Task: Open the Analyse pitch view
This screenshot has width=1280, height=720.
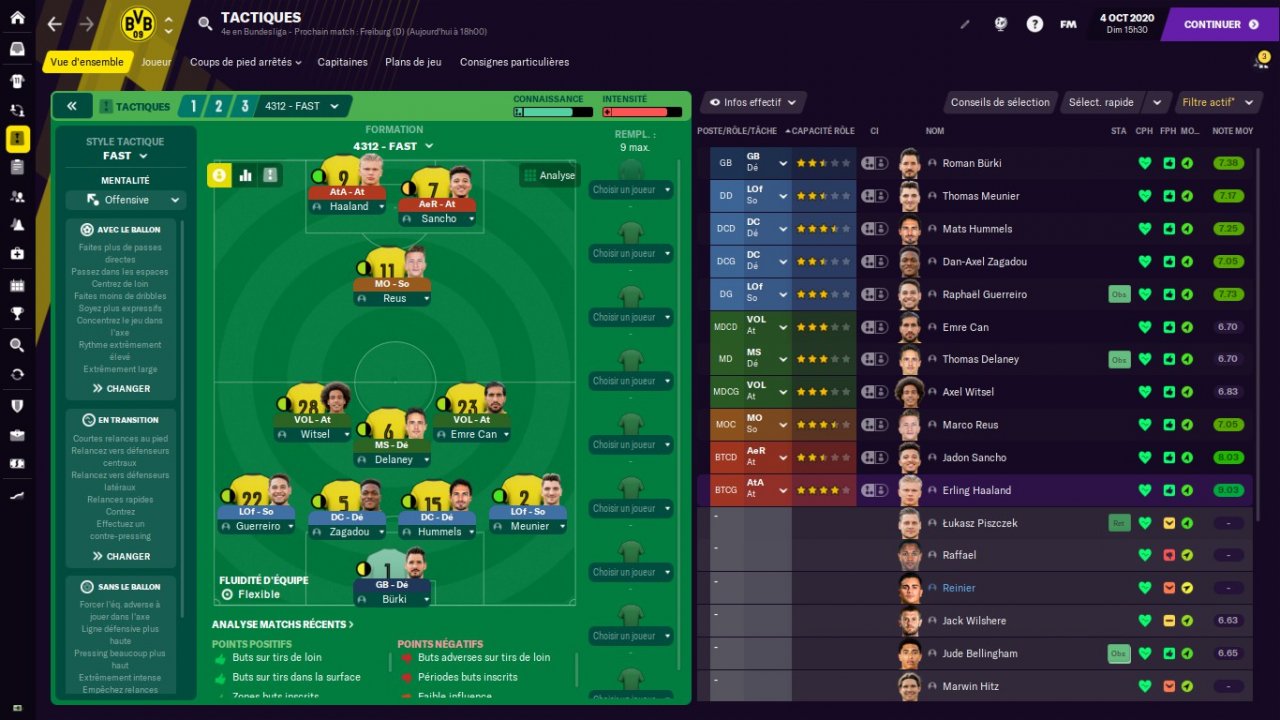Action: (549, 175)
